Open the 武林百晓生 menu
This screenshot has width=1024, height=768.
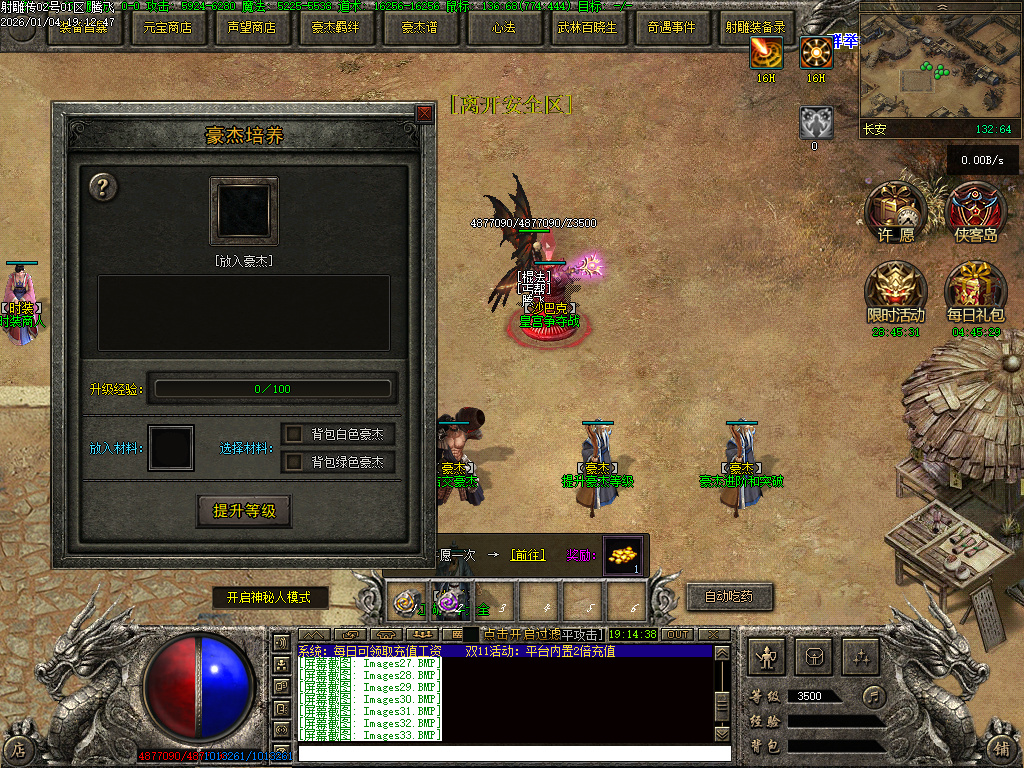point(587,28)
